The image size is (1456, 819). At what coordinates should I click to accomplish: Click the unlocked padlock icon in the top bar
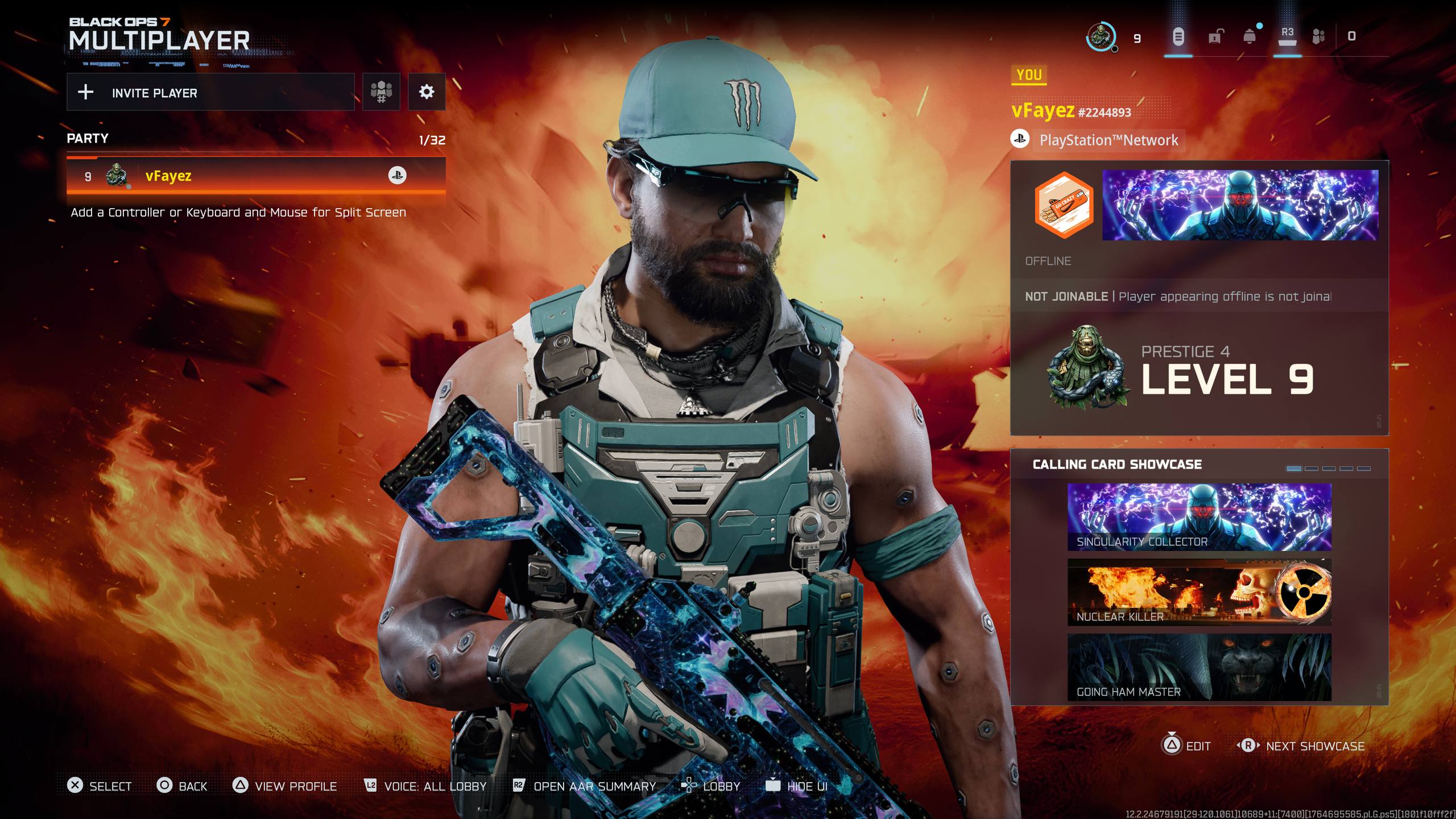1214,37
